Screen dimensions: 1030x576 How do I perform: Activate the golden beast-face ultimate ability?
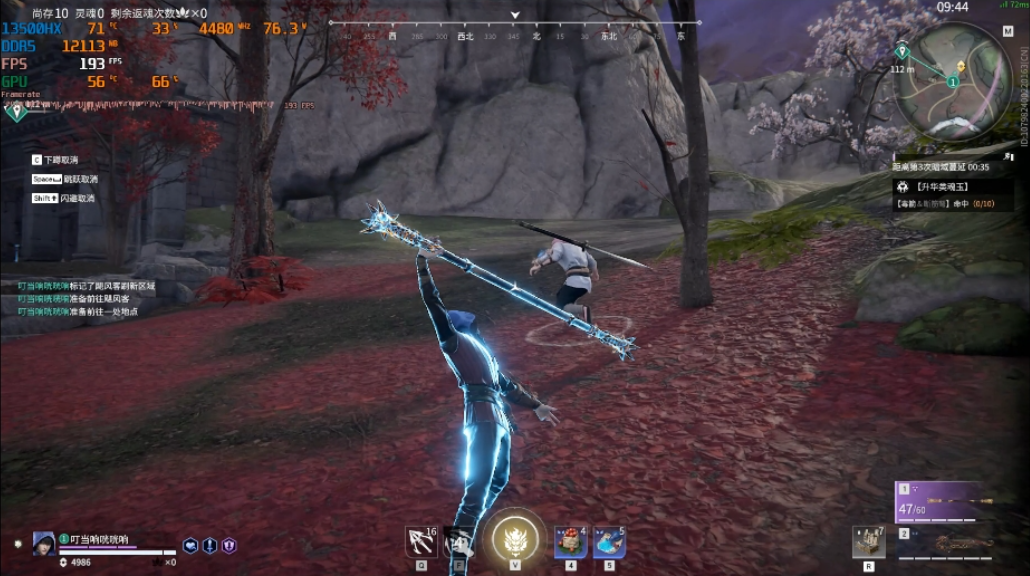[x=515, y=540]
